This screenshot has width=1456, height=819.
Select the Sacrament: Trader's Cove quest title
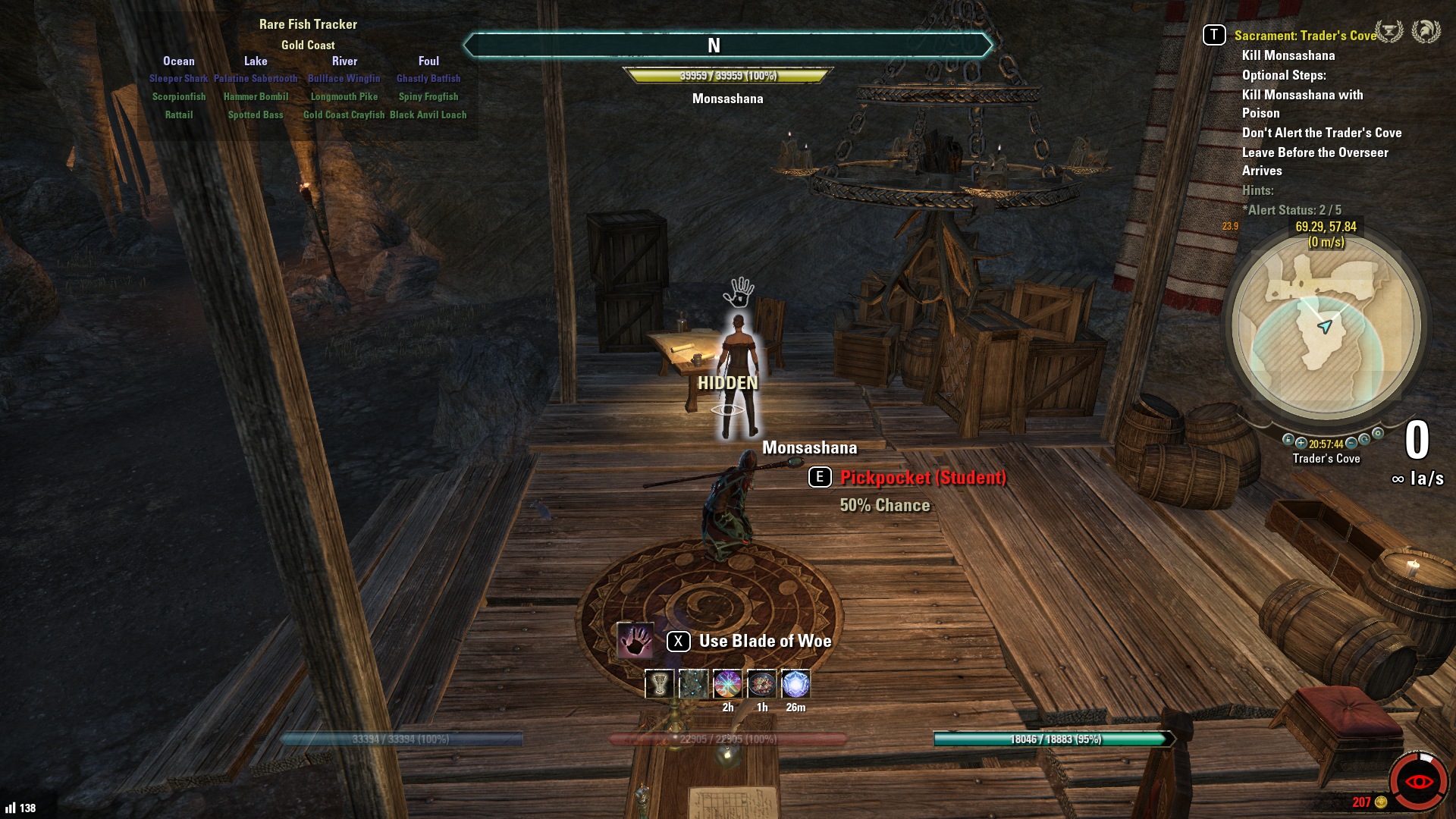click(x=1305, y=36)
